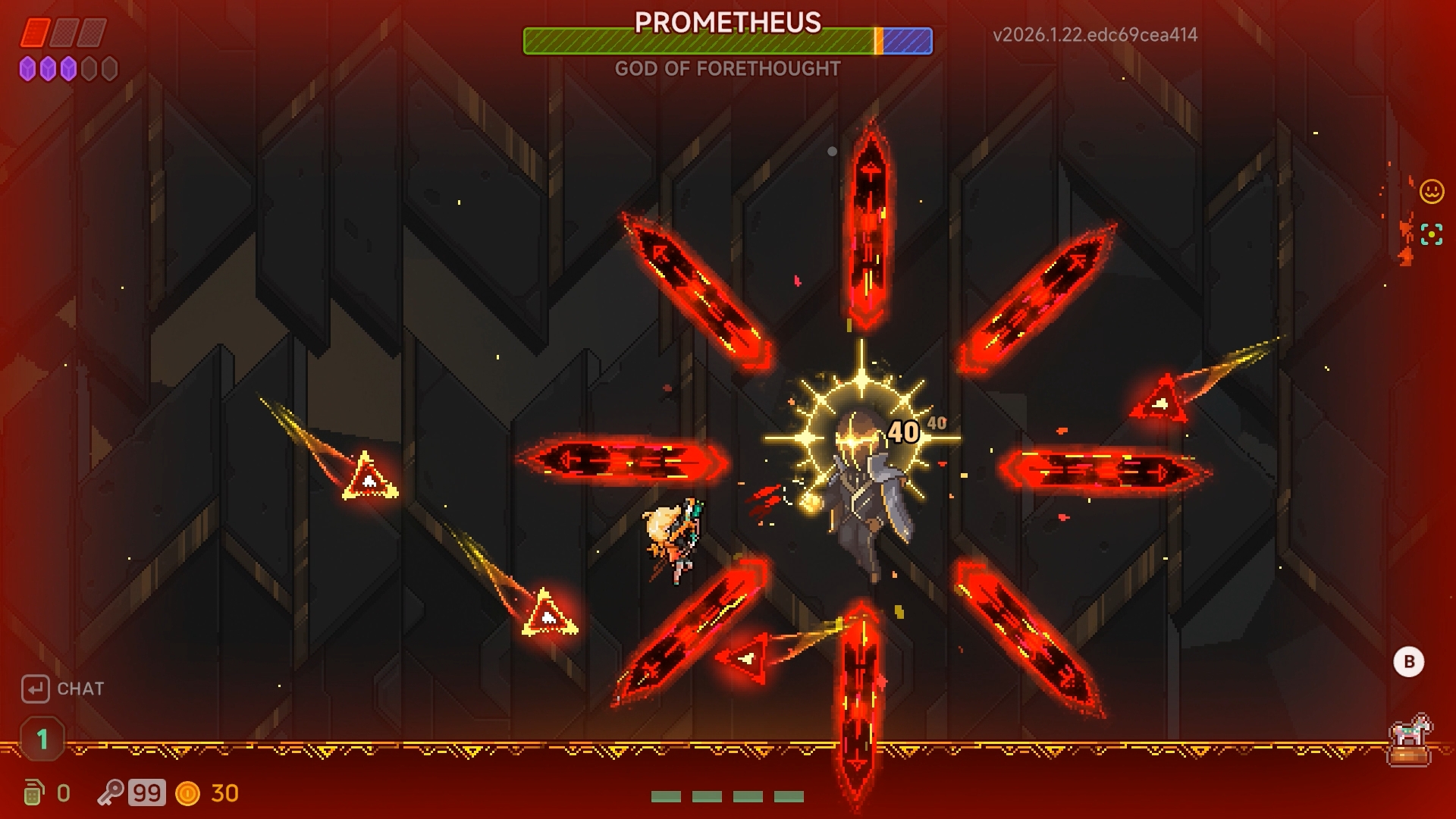This screenshot has height=819, width=1456.
Task: Open the CHAT panel
Action: point(80,689)
